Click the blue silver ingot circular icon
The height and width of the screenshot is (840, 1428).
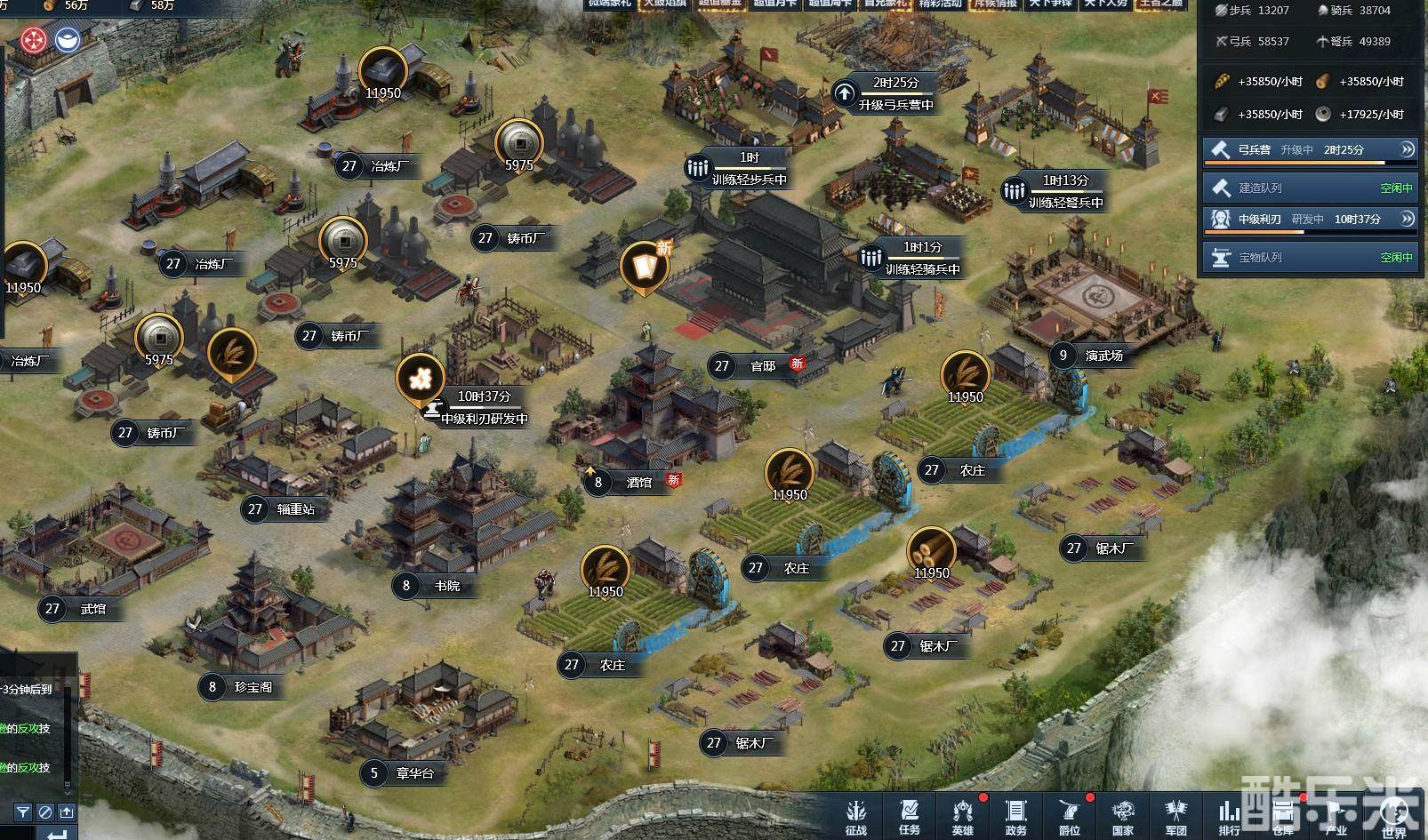[68, 39]
